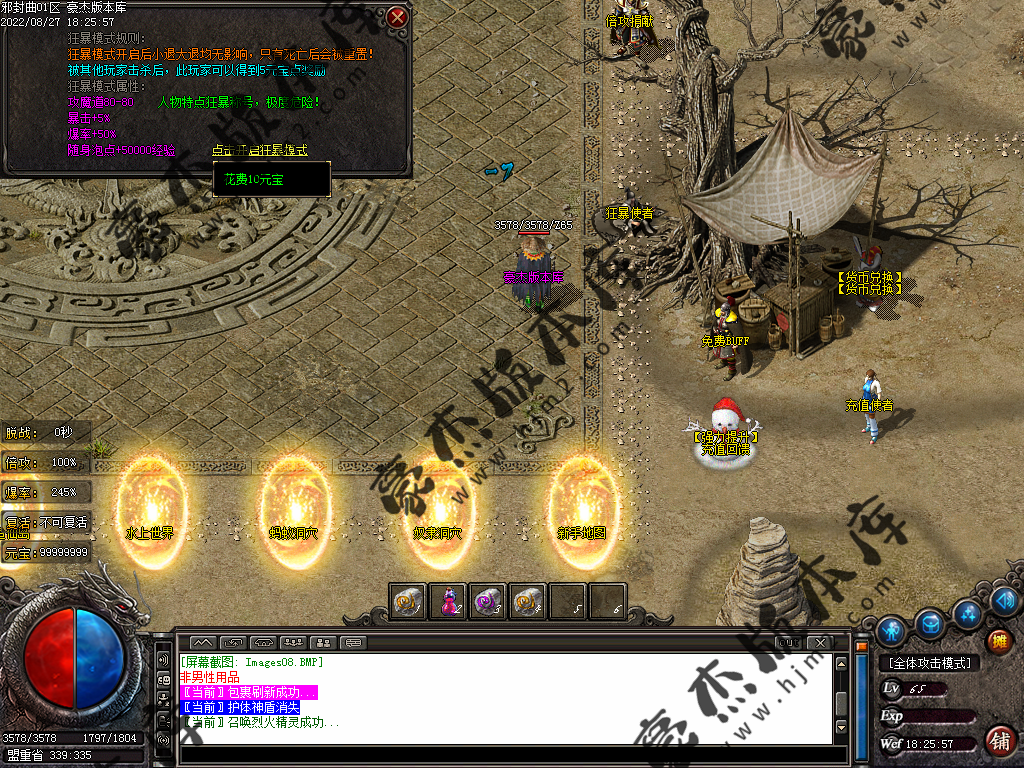Use the red potion in hotbar slot 2
Screen dimensions: 1024x768
(x=449, y=601)
